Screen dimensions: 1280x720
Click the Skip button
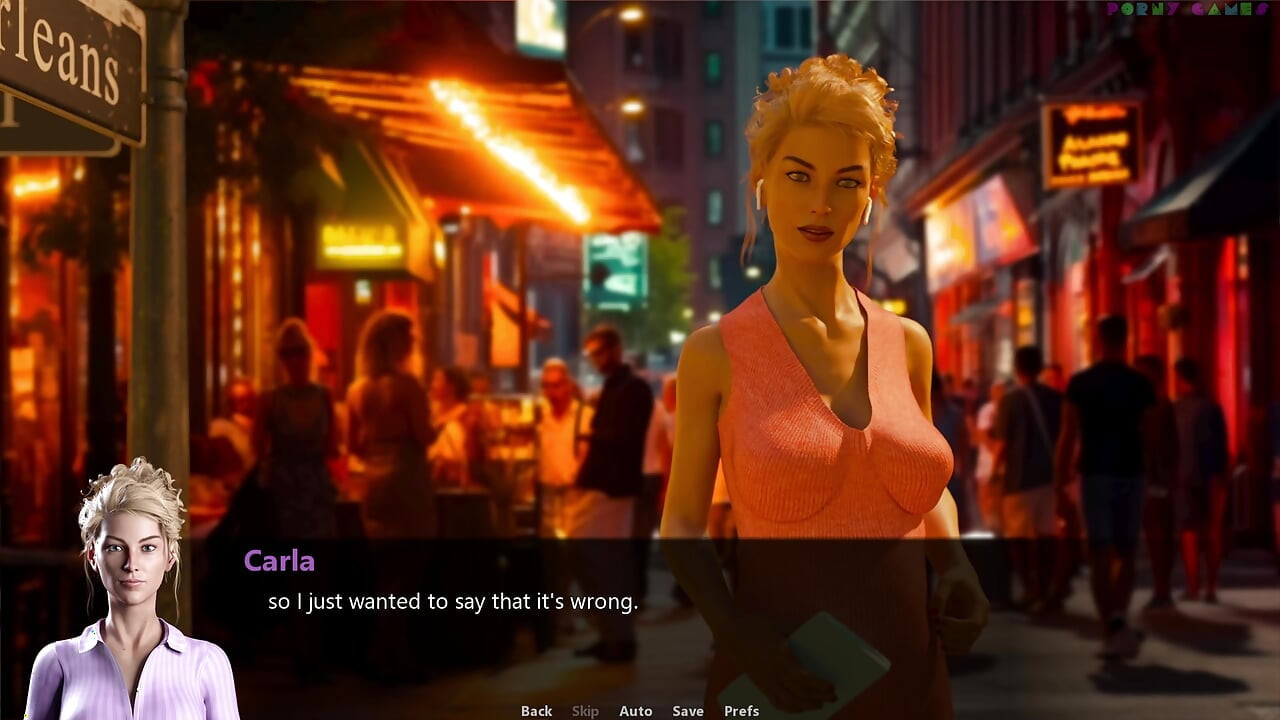[585, 711]
